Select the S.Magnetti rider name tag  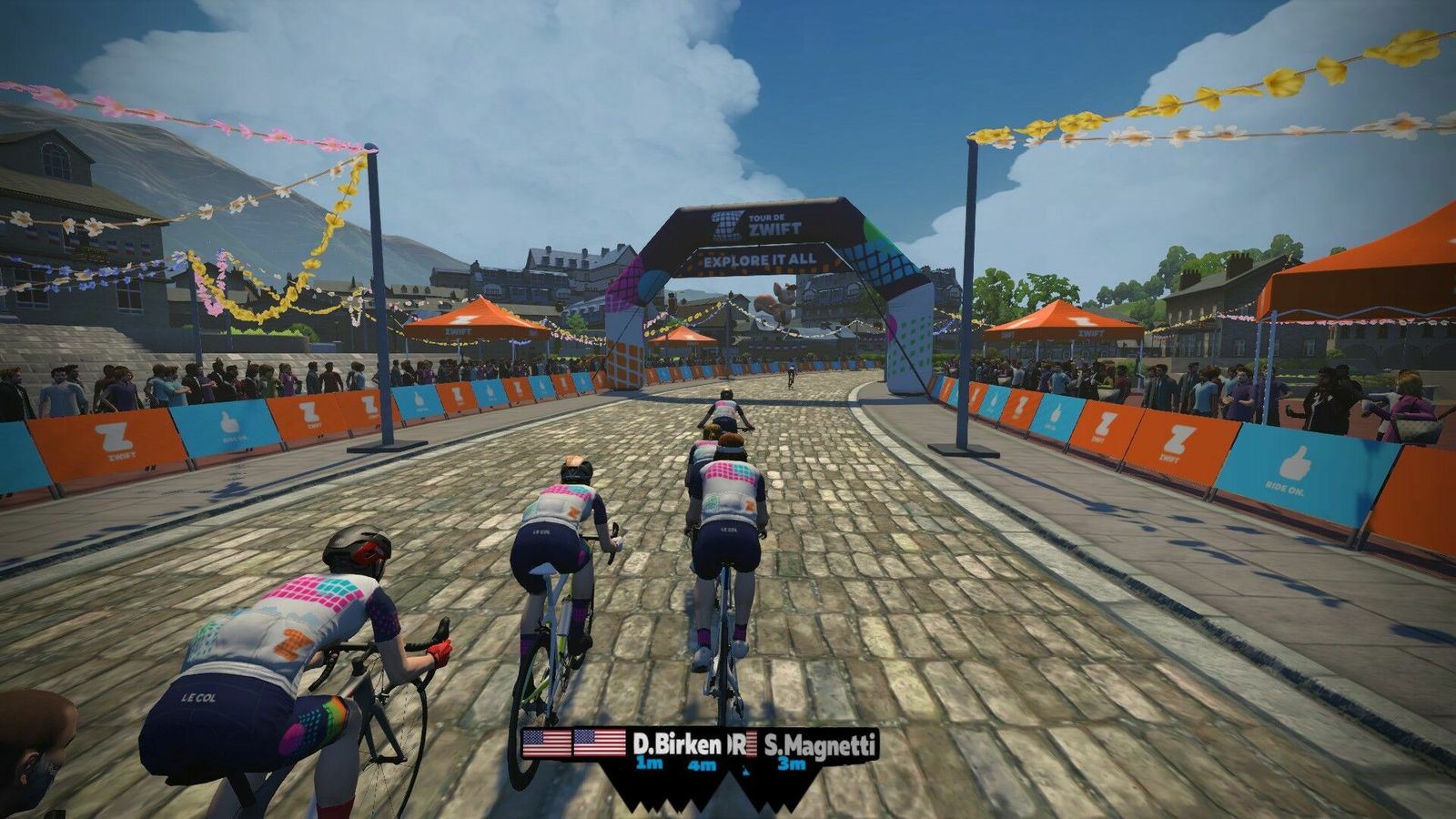pos(820,745)
